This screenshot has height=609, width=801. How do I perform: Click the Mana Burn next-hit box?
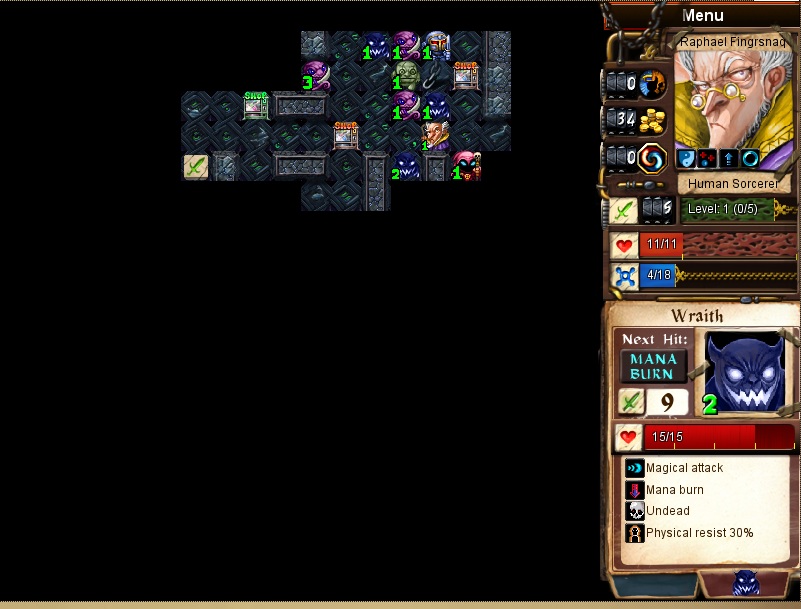click(654, 366)
